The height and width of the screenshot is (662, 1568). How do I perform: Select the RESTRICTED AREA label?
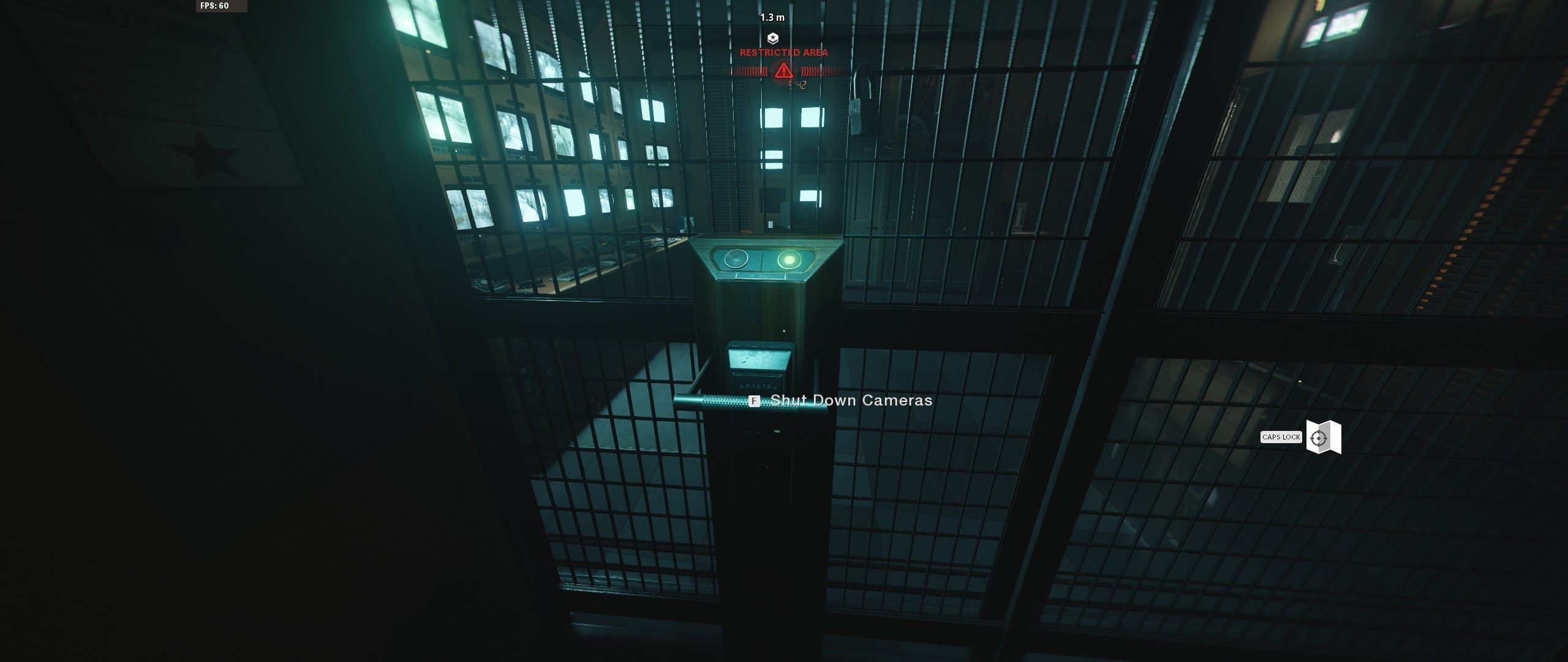click(x=784, y=53)
